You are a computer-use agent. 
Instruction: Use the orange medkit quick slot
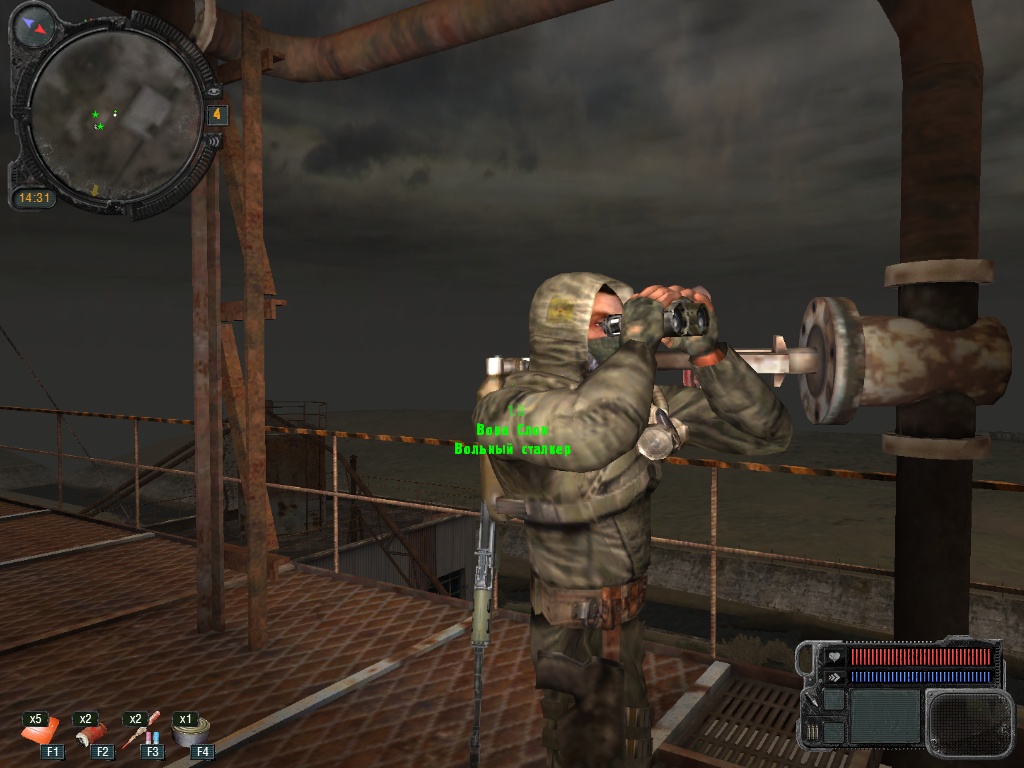(42, 735)
